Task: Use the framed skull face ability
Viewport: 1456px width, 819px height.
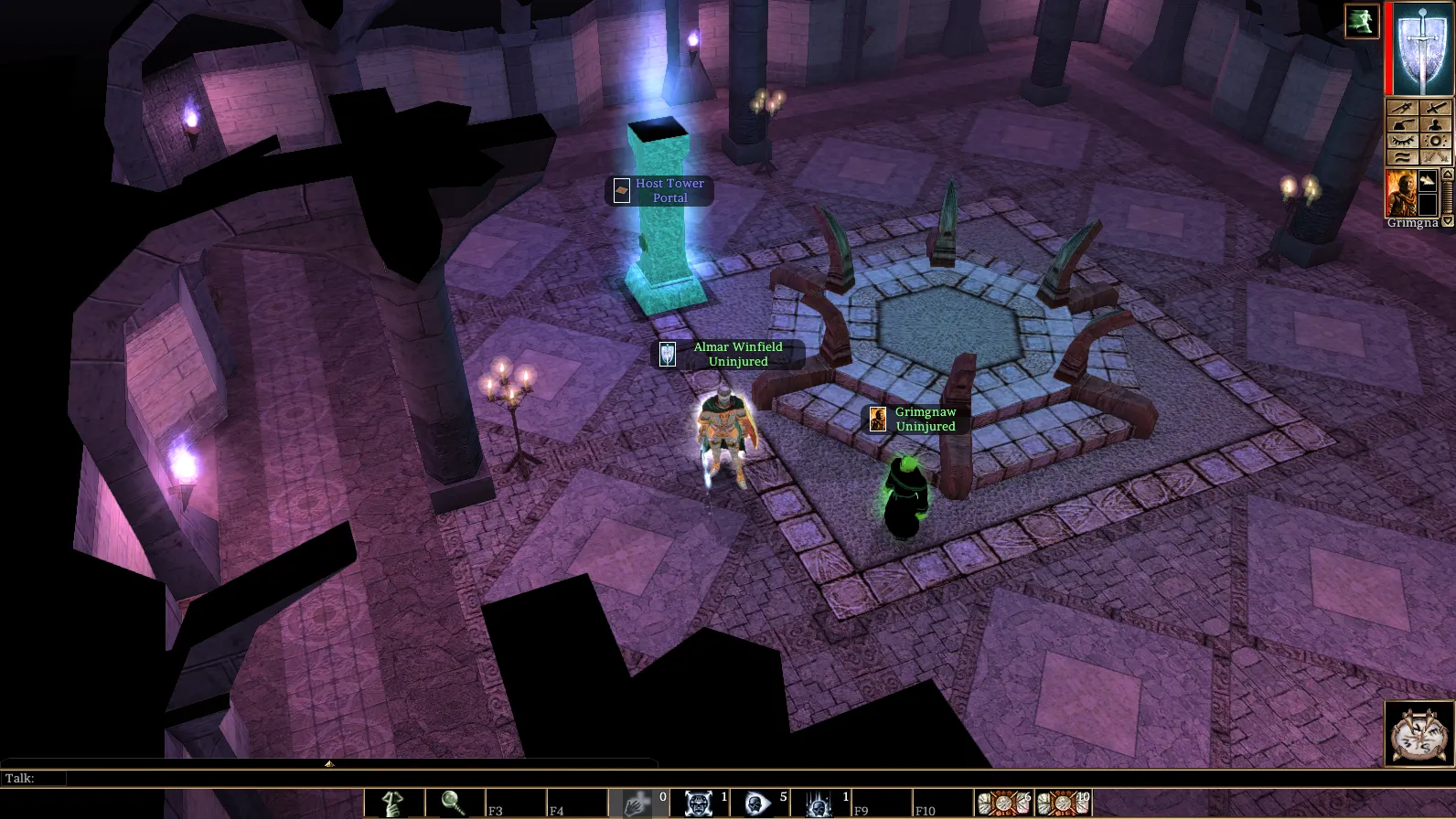Action: pos(698,803)
